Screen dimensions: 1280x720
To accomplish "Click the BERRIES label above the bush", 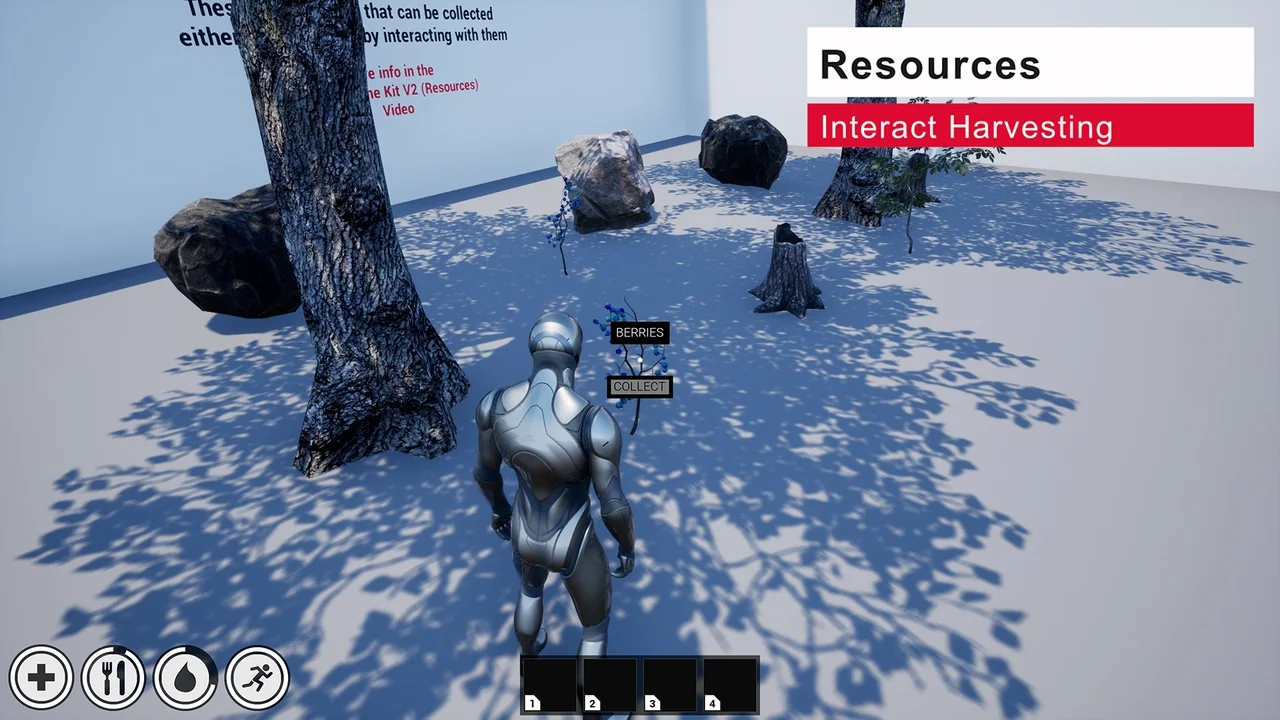I will 639,332.
